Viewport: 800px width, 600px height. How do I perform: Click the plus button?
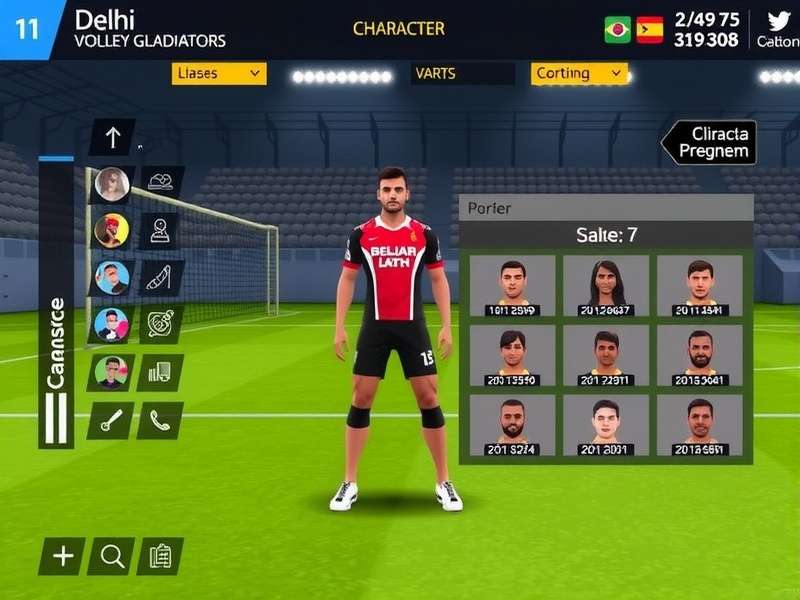[62, 556]
